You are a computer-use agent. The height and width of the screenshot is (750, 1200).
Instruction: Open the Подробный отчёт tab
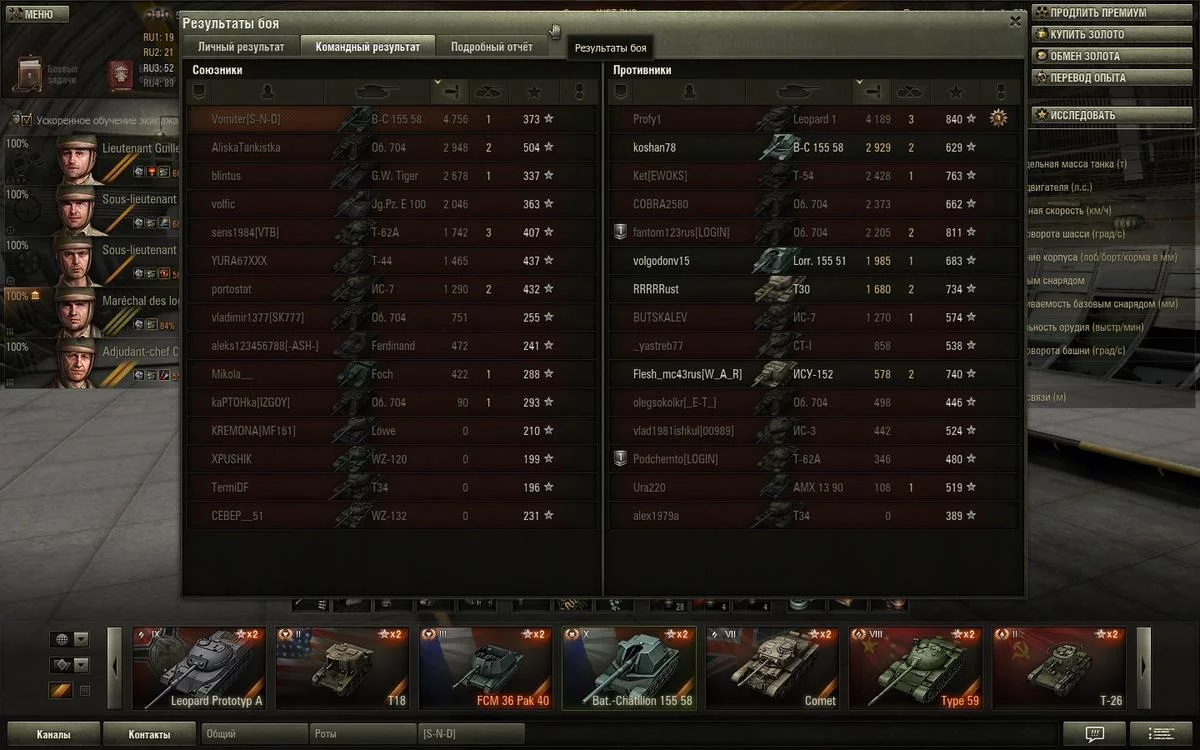pos(491,46)
